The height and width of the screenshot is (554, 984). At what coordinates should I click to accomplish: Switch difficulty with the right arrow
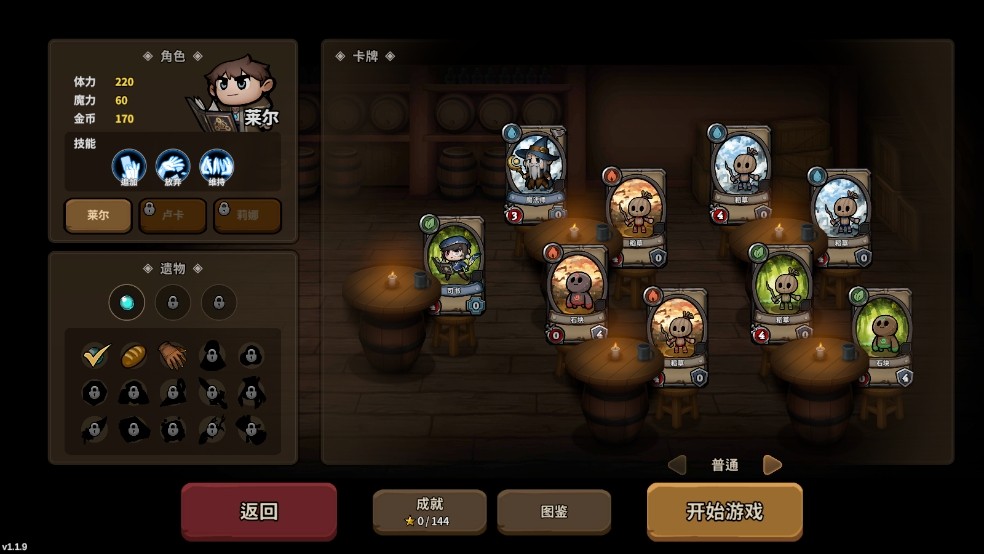click(772, 465)
